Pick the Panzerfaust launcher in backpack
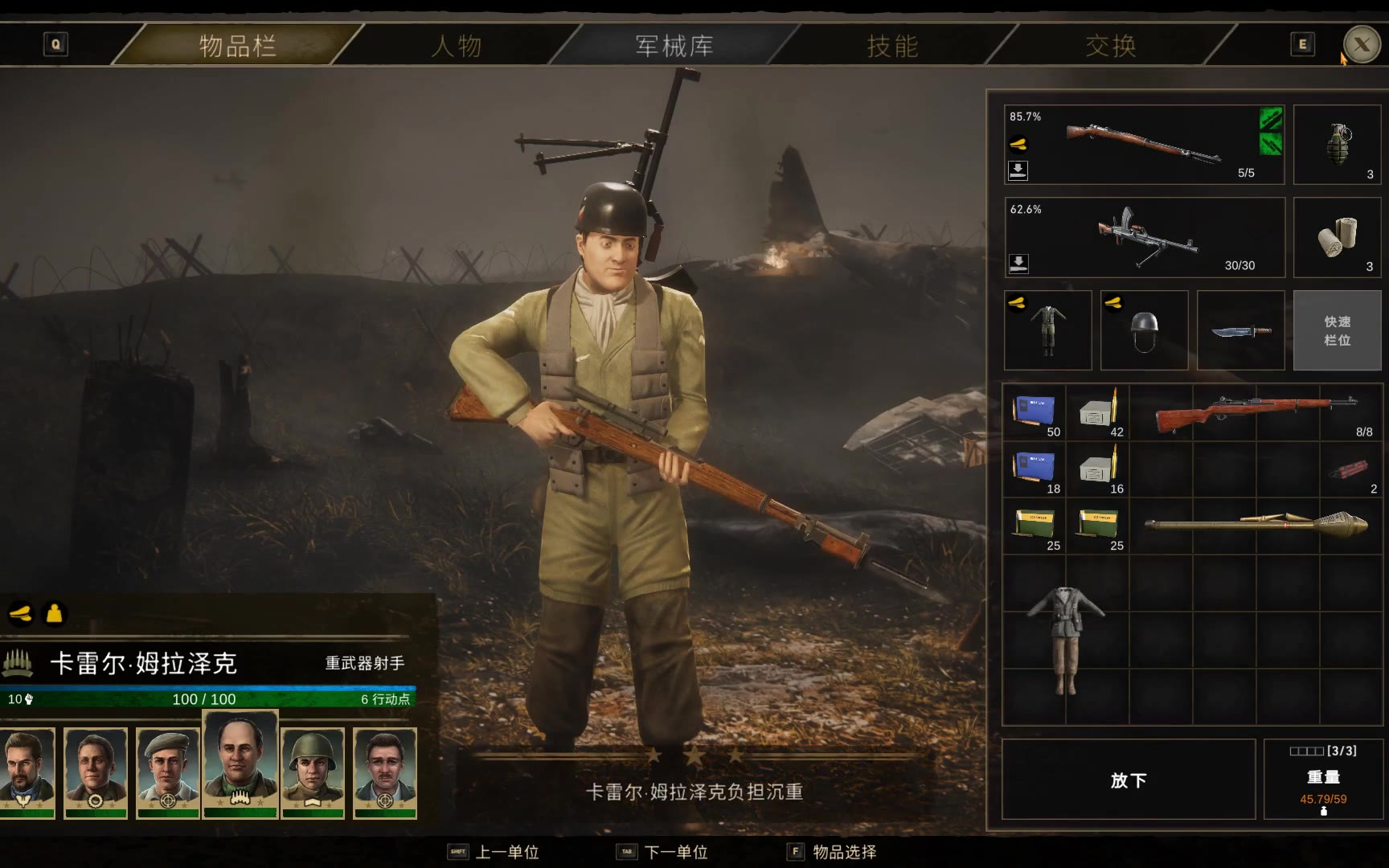This screenshot has height=868, width=1389. click(x=1256, y=526)
